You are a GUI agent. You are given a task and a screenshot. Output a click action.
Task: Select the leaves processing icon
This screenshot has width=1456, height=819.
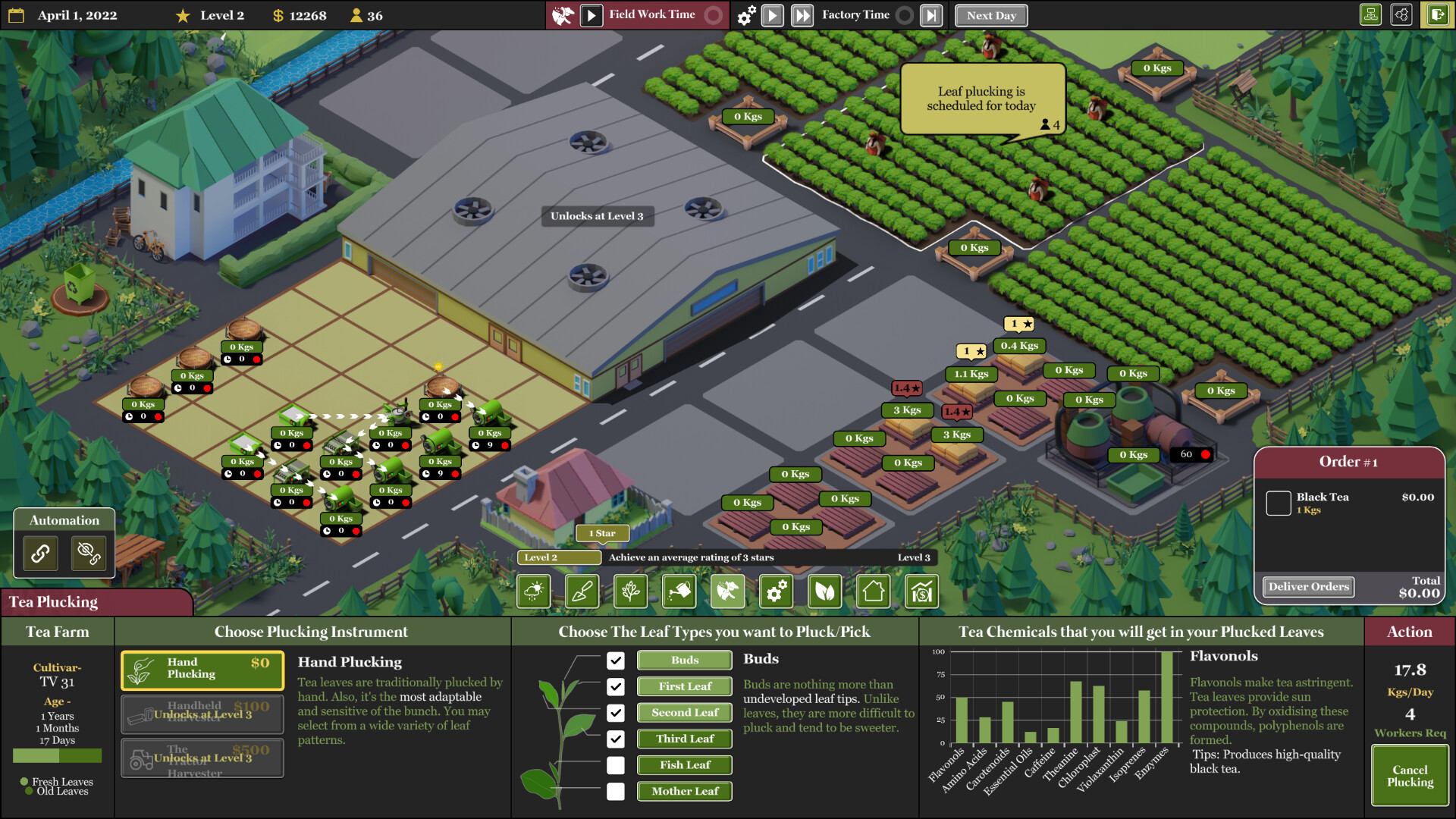pyautogui.click(x=825, y=591)
